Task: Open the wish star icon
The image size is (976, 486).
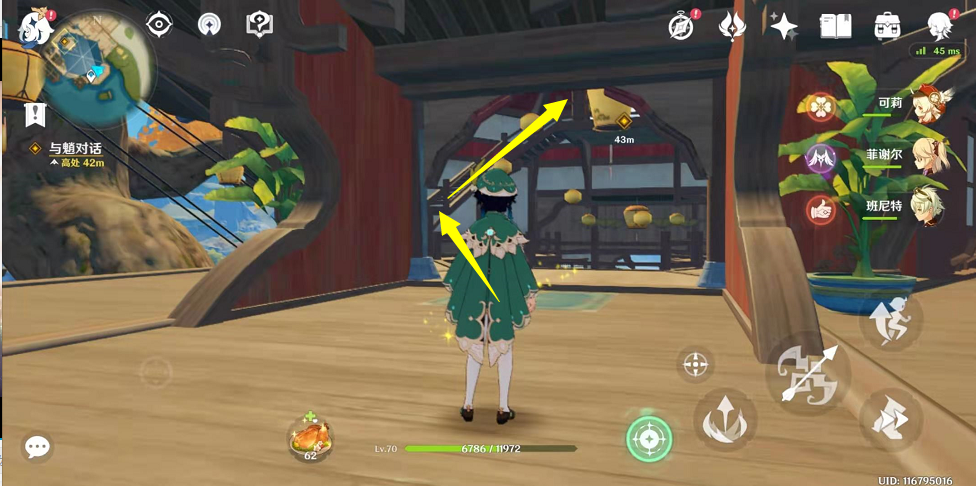Action: pos(783,26)
